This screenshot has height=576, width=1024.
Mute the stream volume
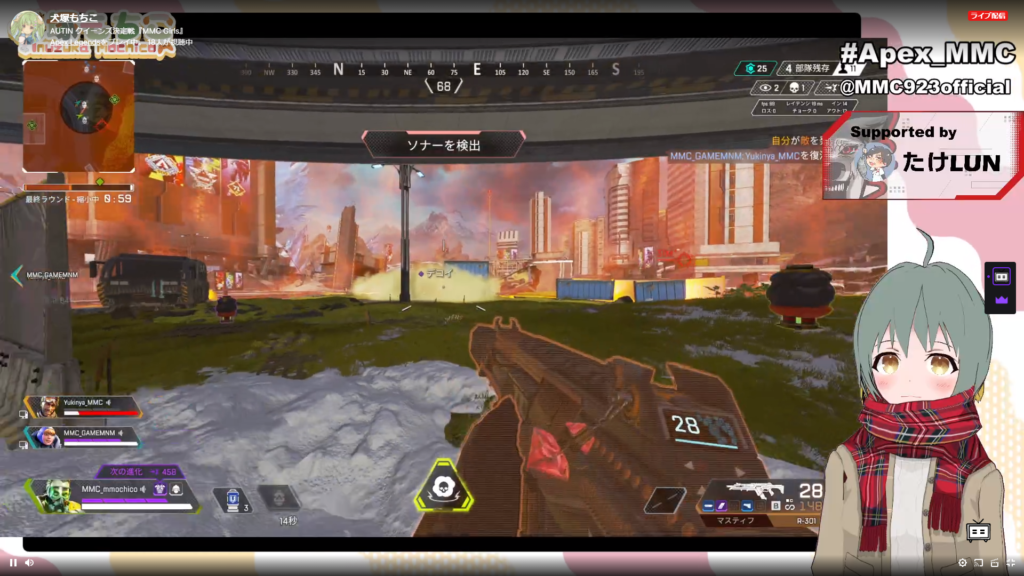point(29,562)
